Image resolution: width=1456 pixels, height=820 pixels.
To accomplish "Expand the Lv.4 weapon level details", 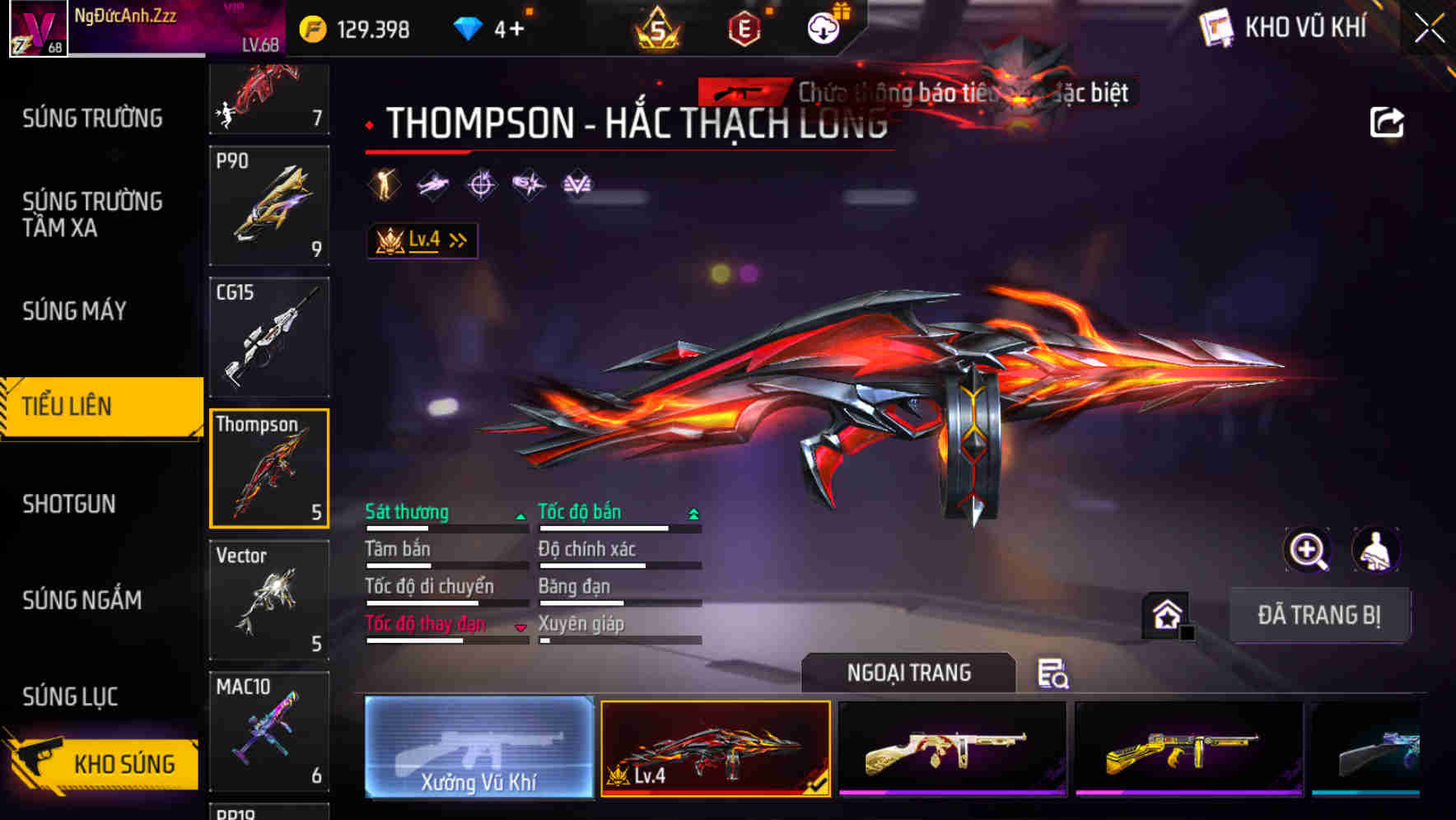I will (x=422, y=240).
